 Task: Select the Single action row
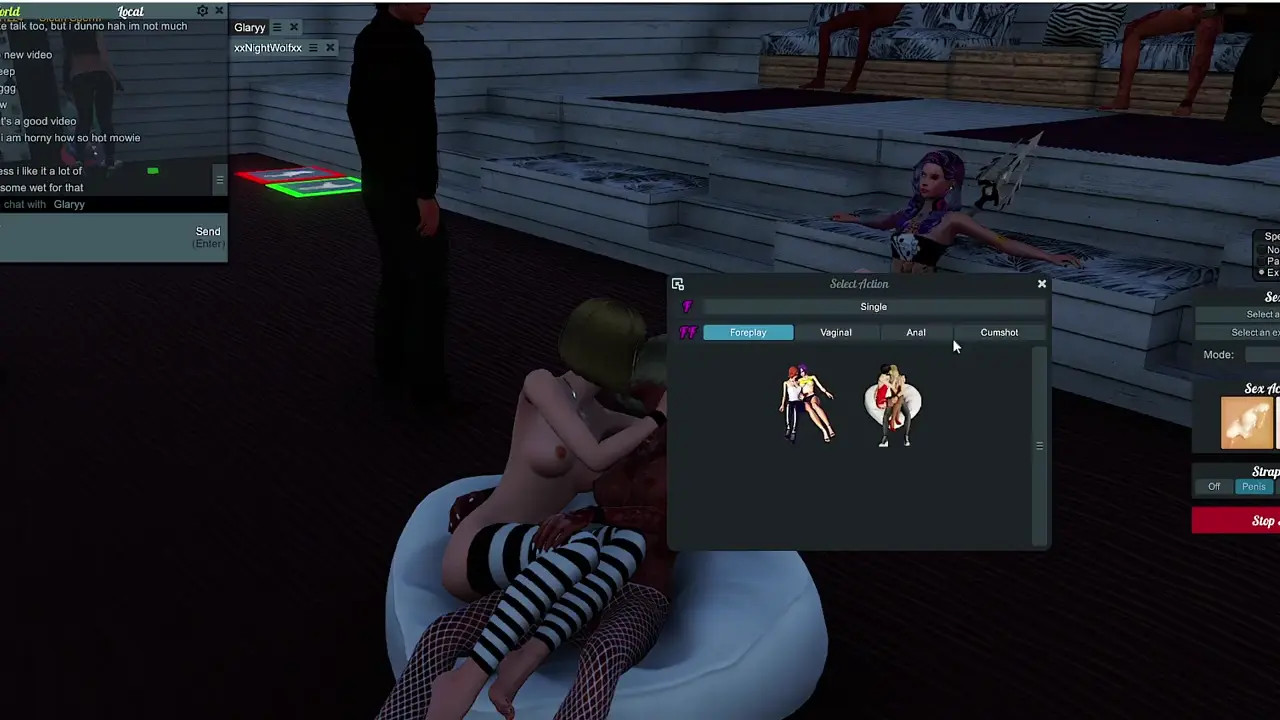[873, 307]
